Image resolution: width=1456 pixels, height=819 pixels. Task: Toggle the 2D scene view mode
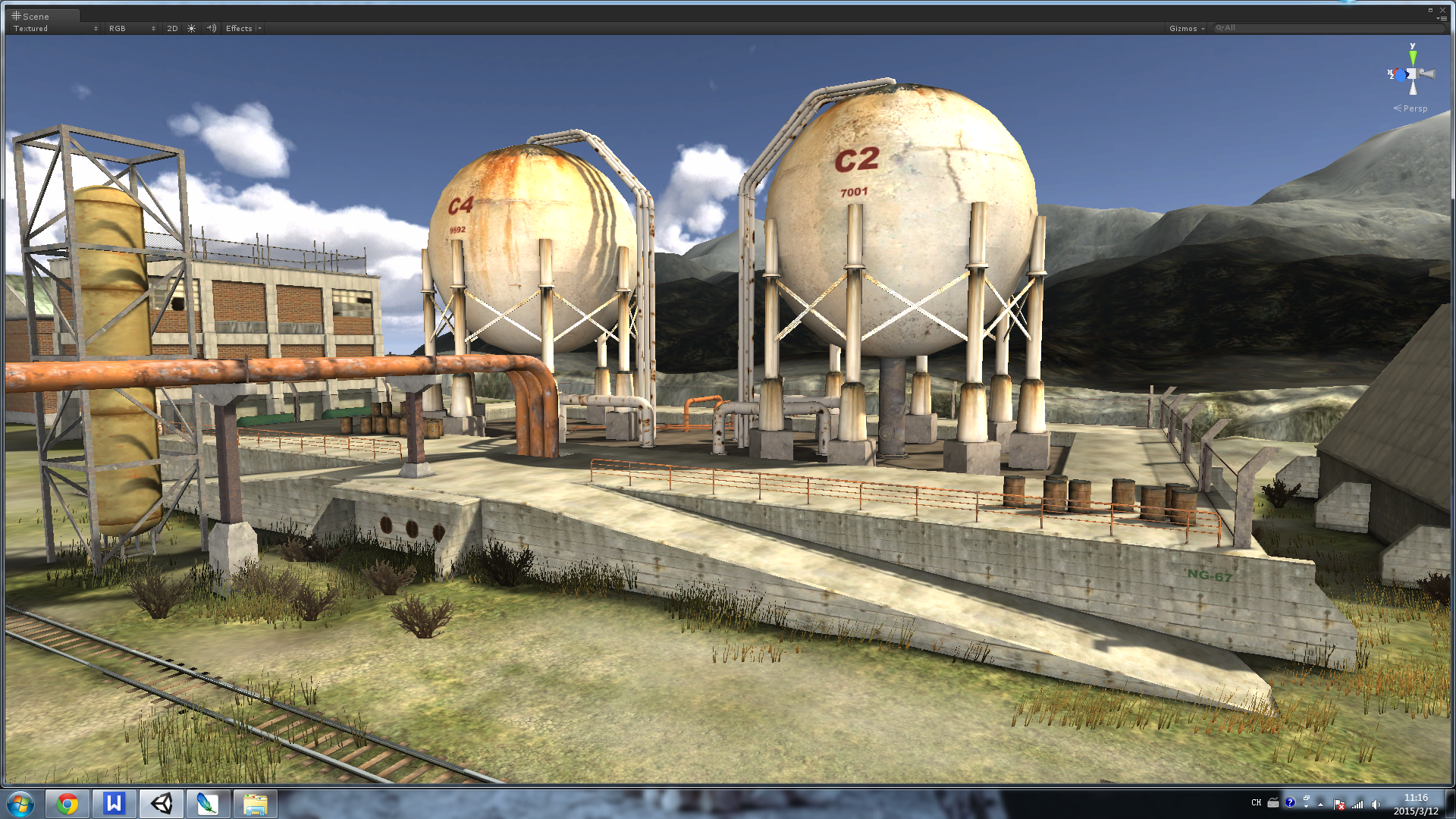(x=172, y=29)
